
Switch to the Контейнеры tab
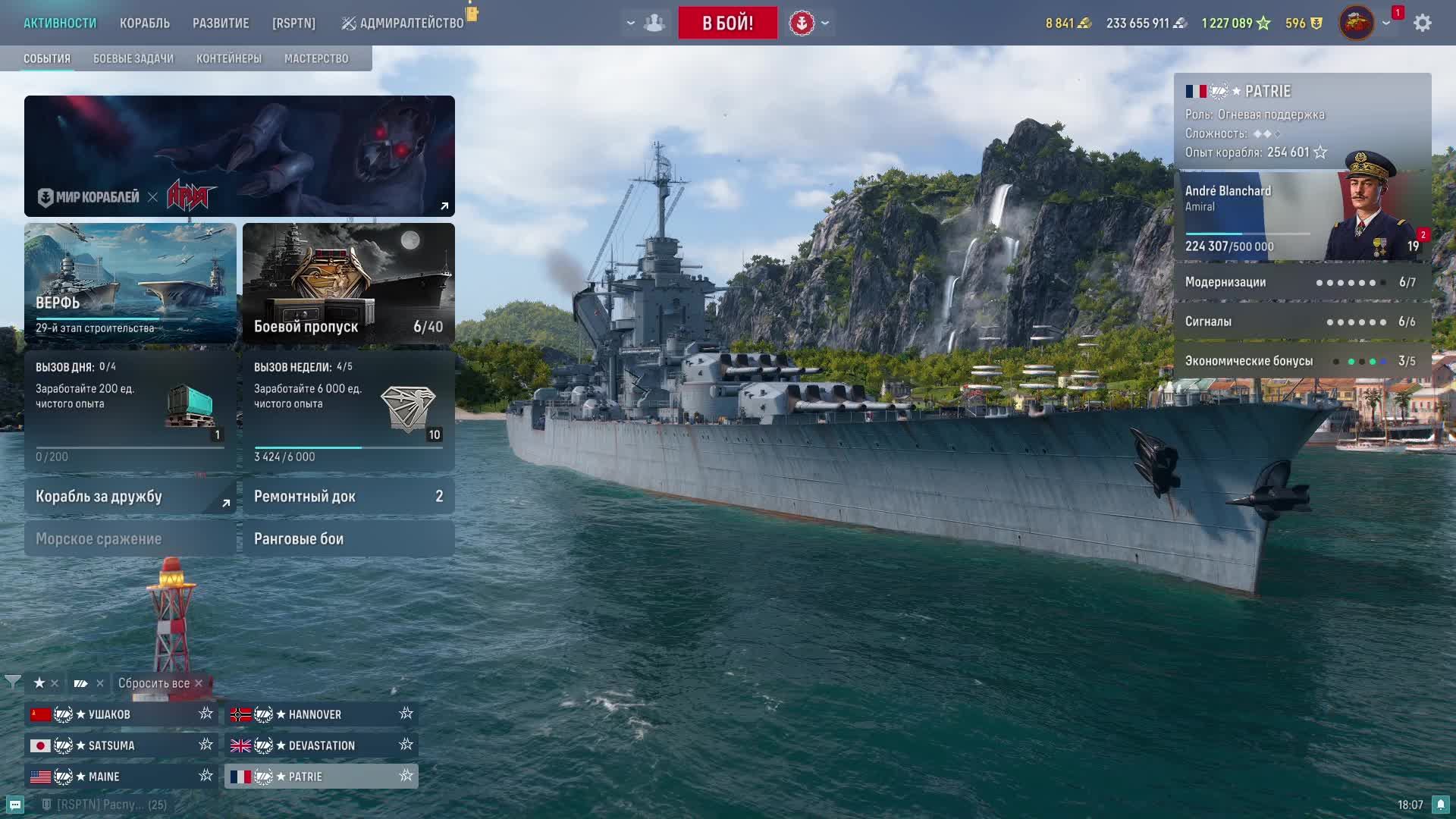tap(229, 58)
